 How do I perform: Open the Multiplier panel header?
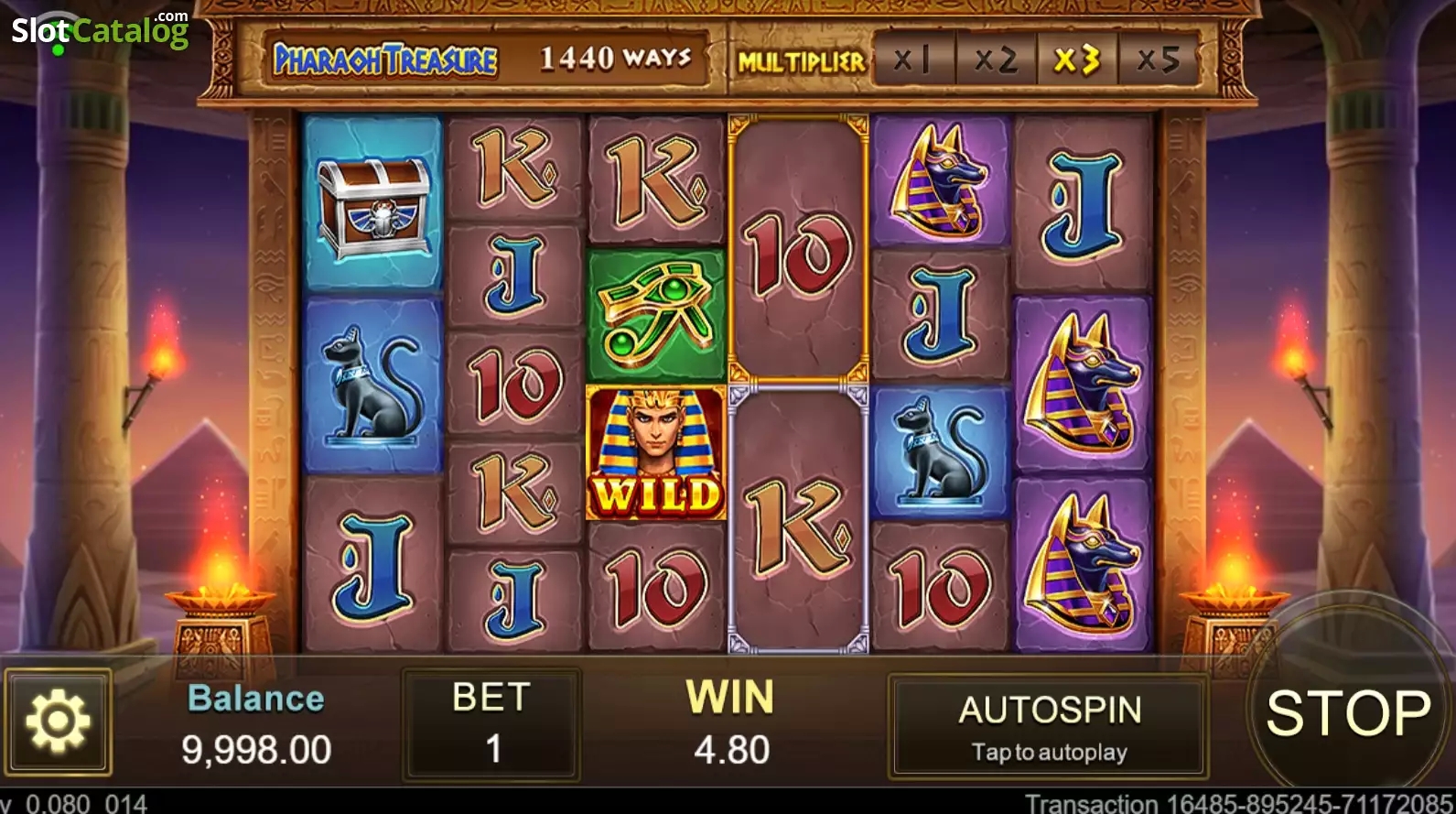tap(801, 60)
